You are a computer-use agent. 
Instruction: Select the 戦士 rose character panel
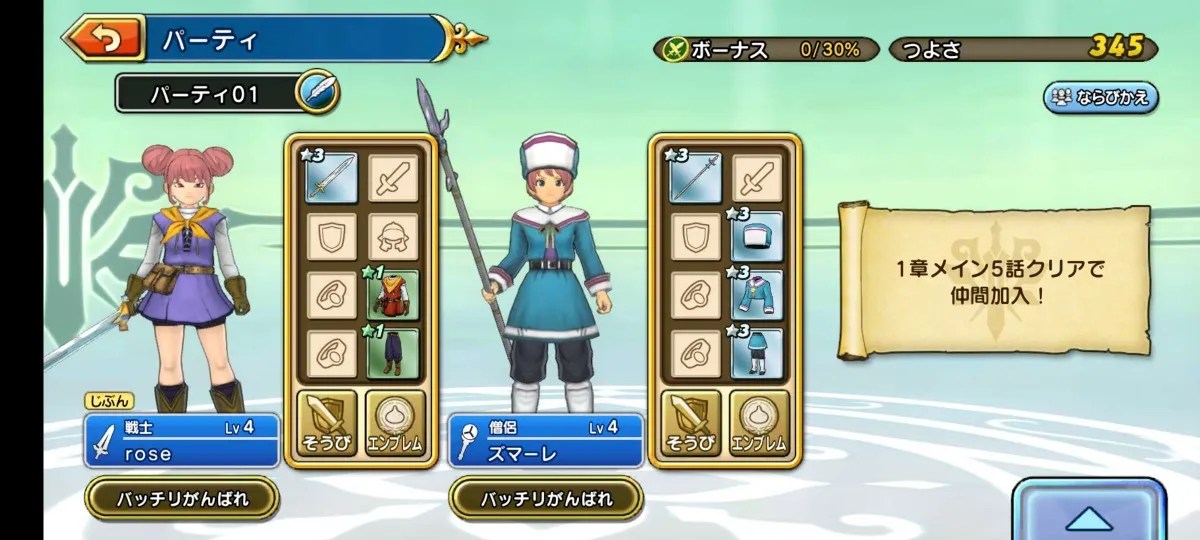pos(181,441)
